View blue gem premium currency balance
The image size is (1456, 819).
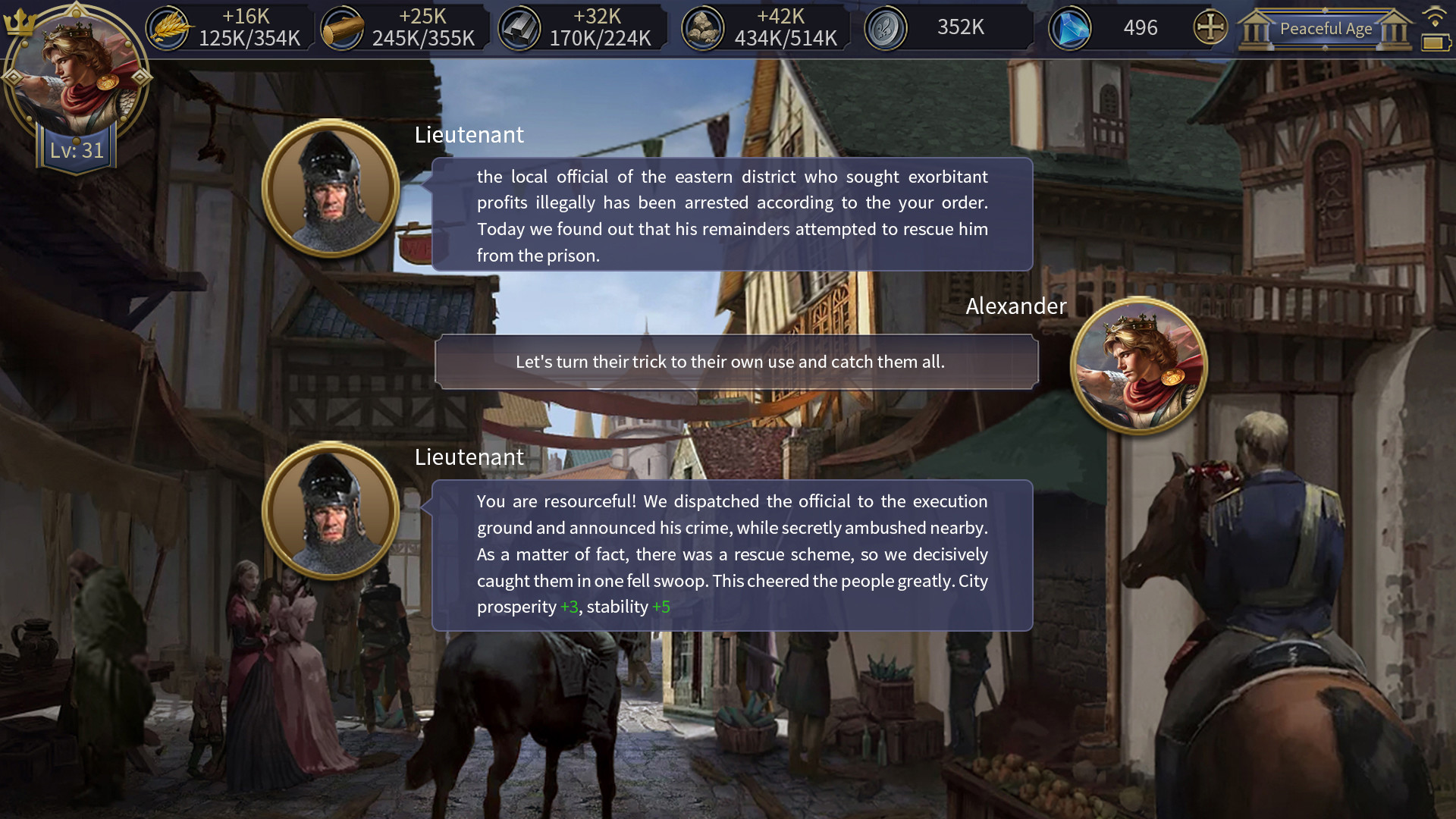coord(1070,27)
